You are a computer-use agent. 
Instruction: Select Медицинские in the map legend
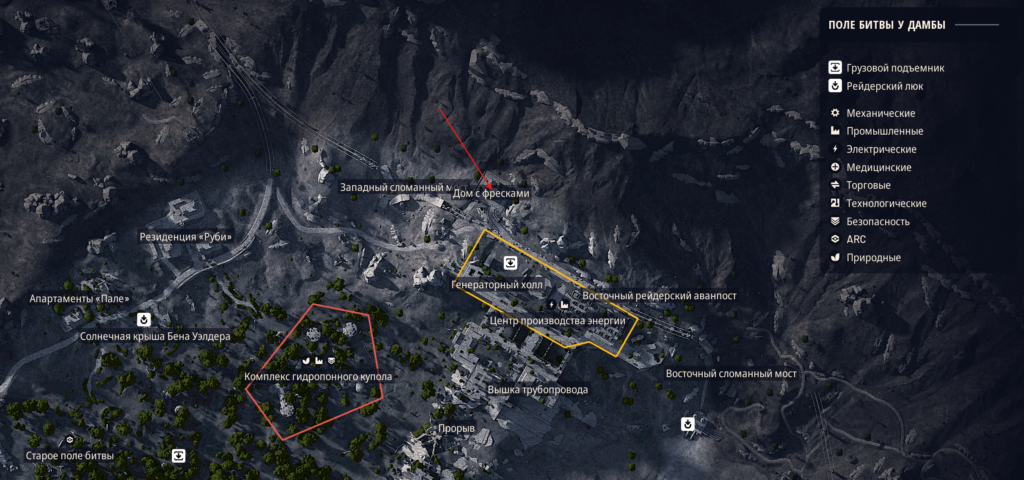pyautogui.click(x=878, y=167)
